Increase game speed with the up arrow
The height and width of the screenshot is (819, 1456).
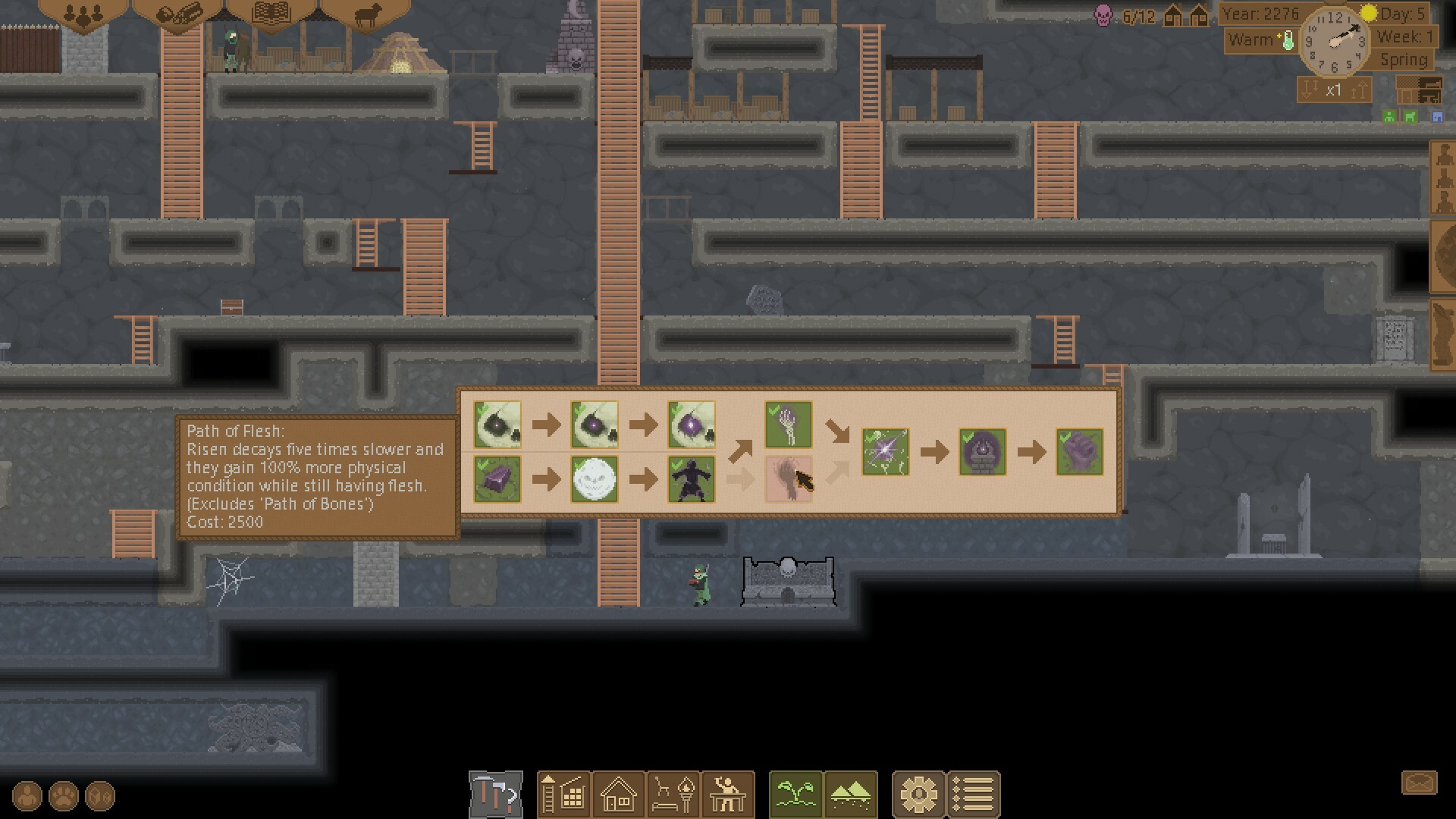click(1357, 89)
